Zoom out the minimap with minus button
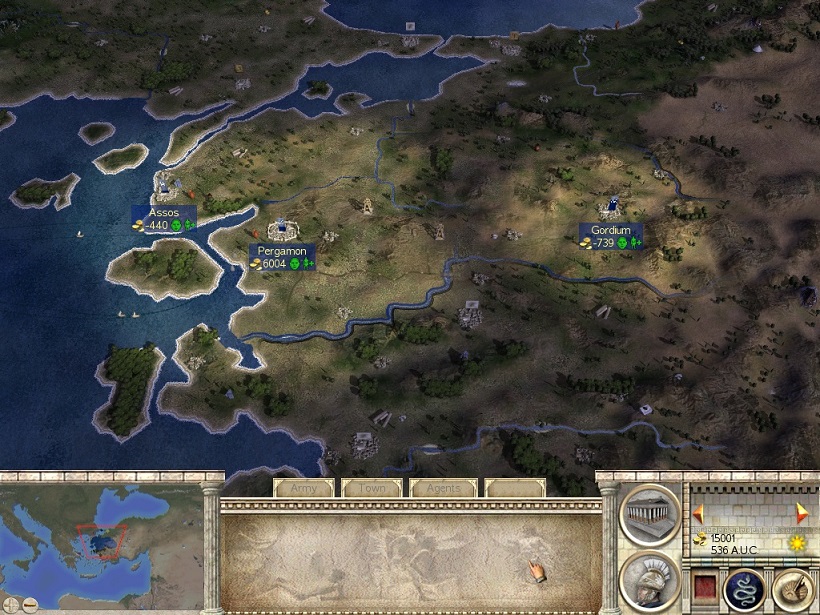 [30, 605]
